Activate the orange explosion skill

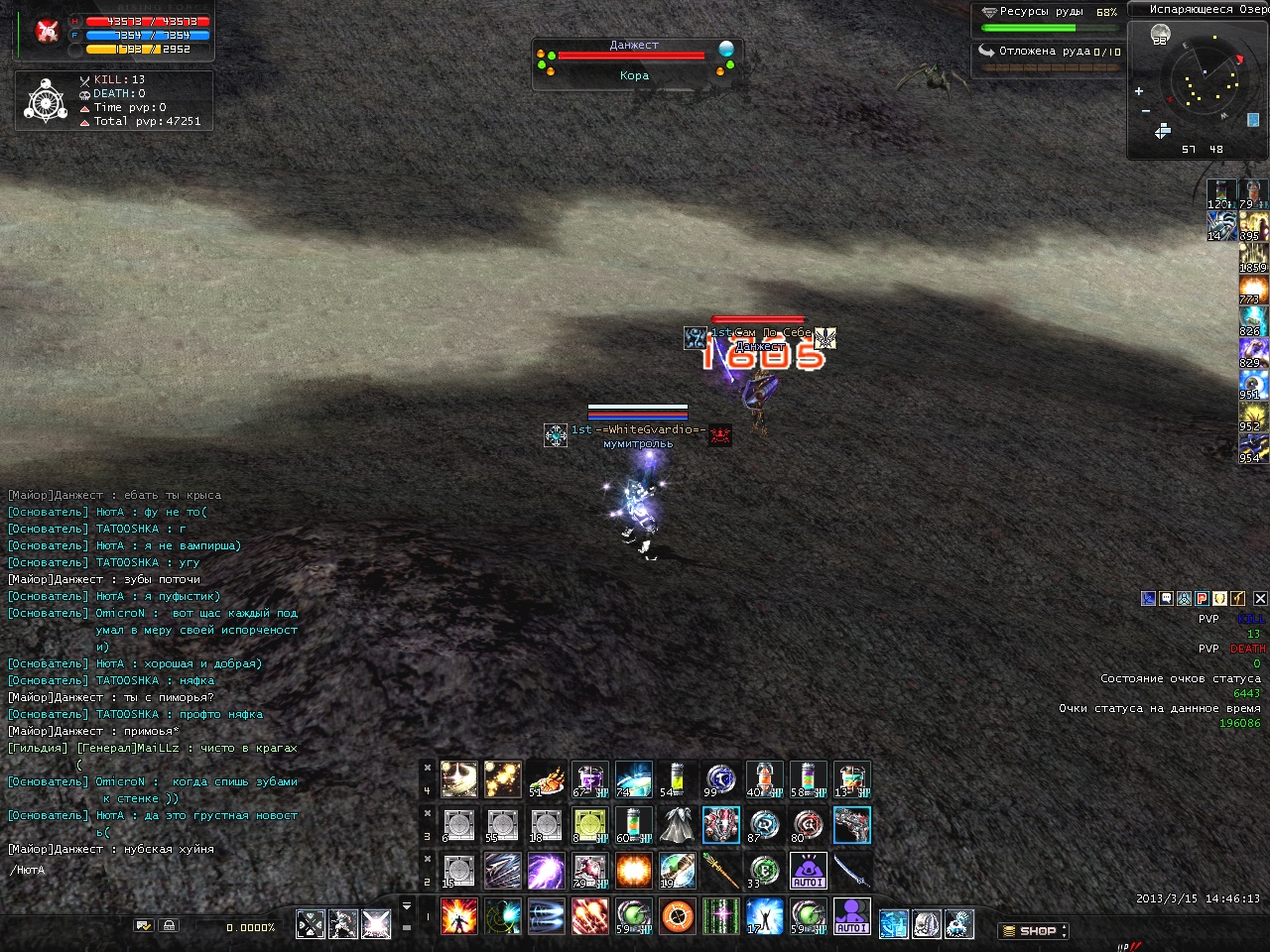pos(634,871)
